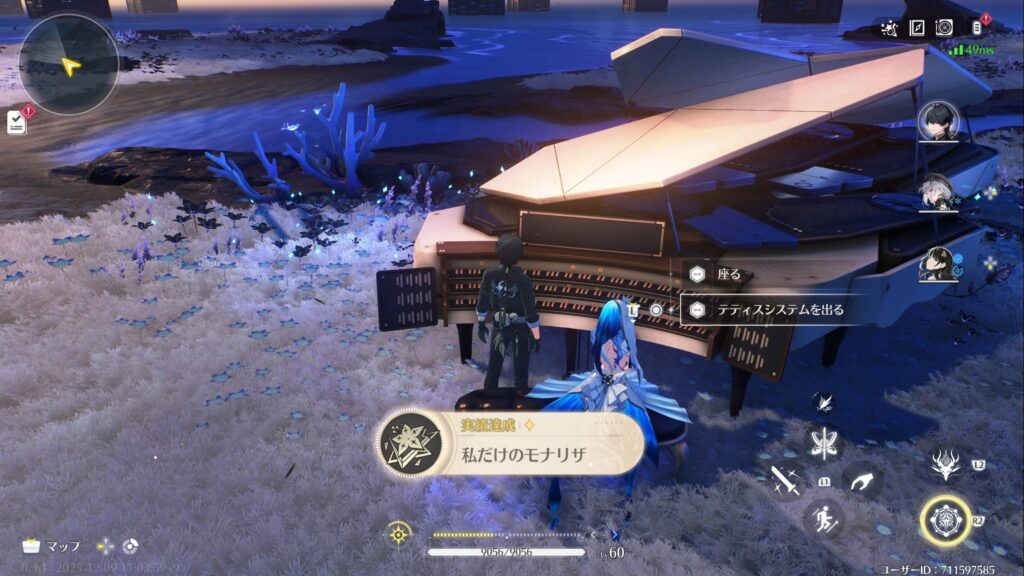Open the battery-shaped icon with red alert
The width and height of the screenshot is (1024, 576).
point(978,28)
